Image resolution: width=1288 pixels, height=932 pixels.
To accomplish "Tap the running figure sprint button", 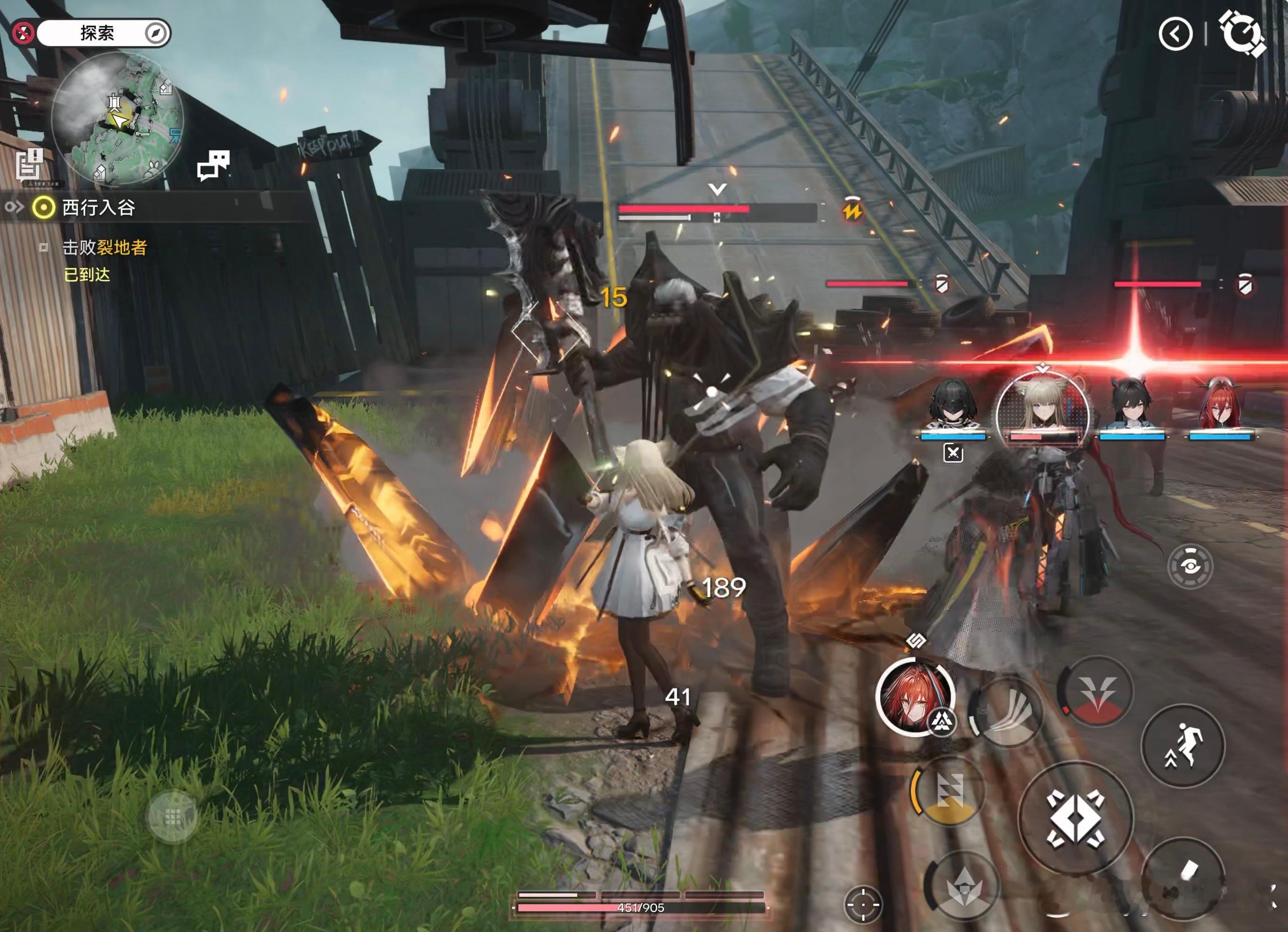I will [1183, 745].
